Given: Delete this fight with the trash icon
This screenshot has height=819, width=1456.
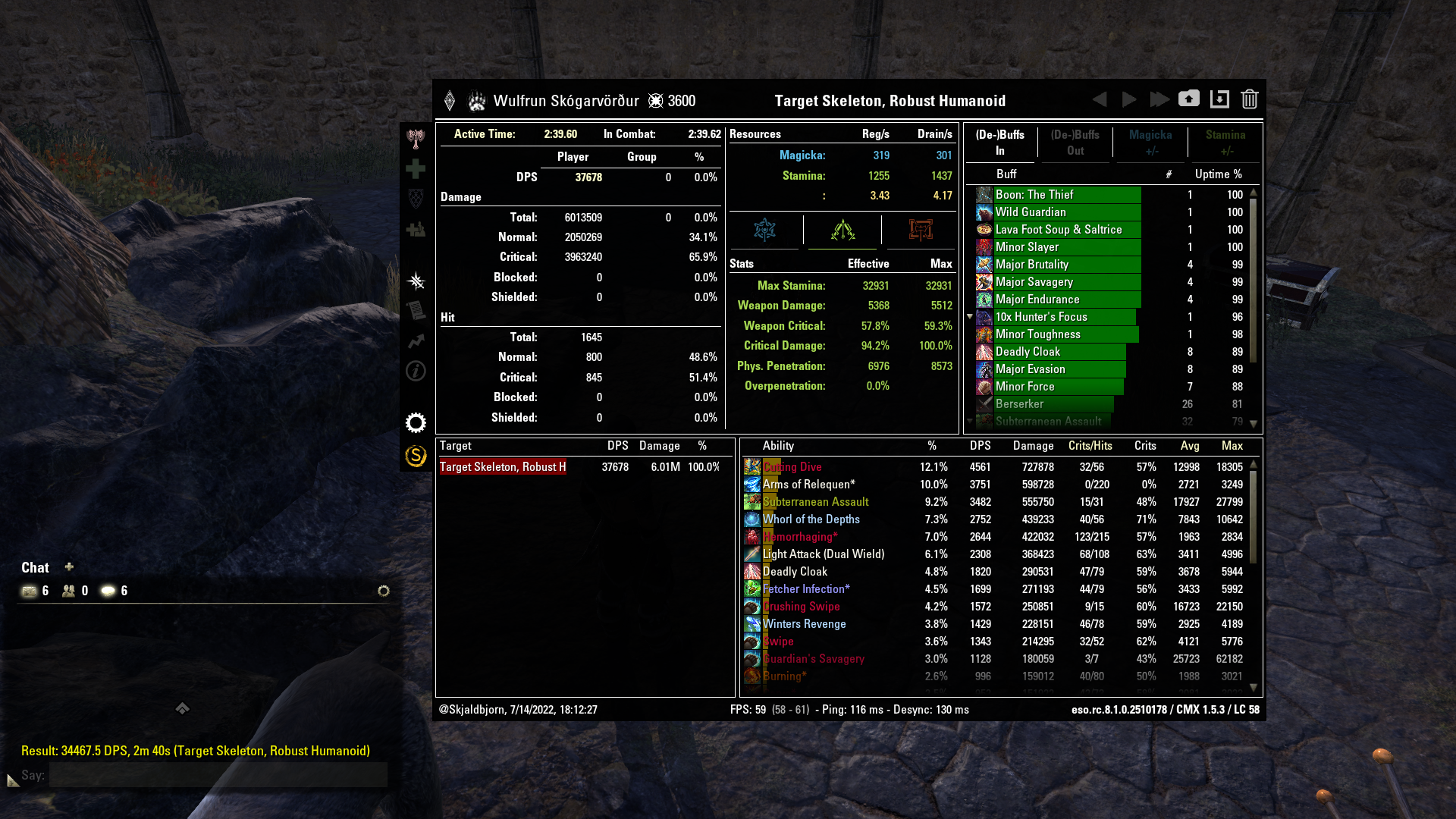Looking at the screenshot, I should pyautogui.click(x=1249, y=99).
